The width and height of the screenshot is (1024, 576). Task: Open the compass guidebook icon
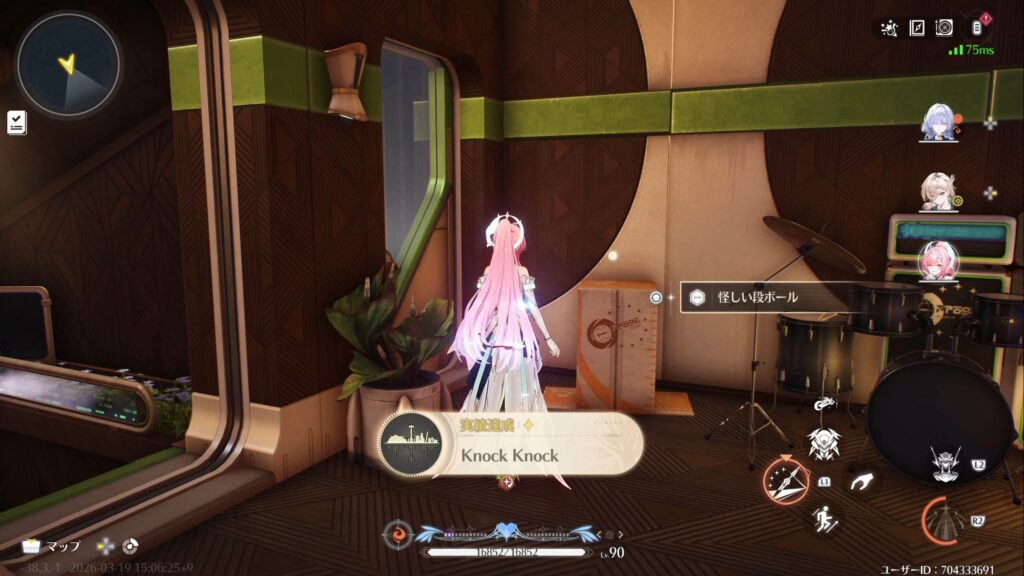coord(916,28)
